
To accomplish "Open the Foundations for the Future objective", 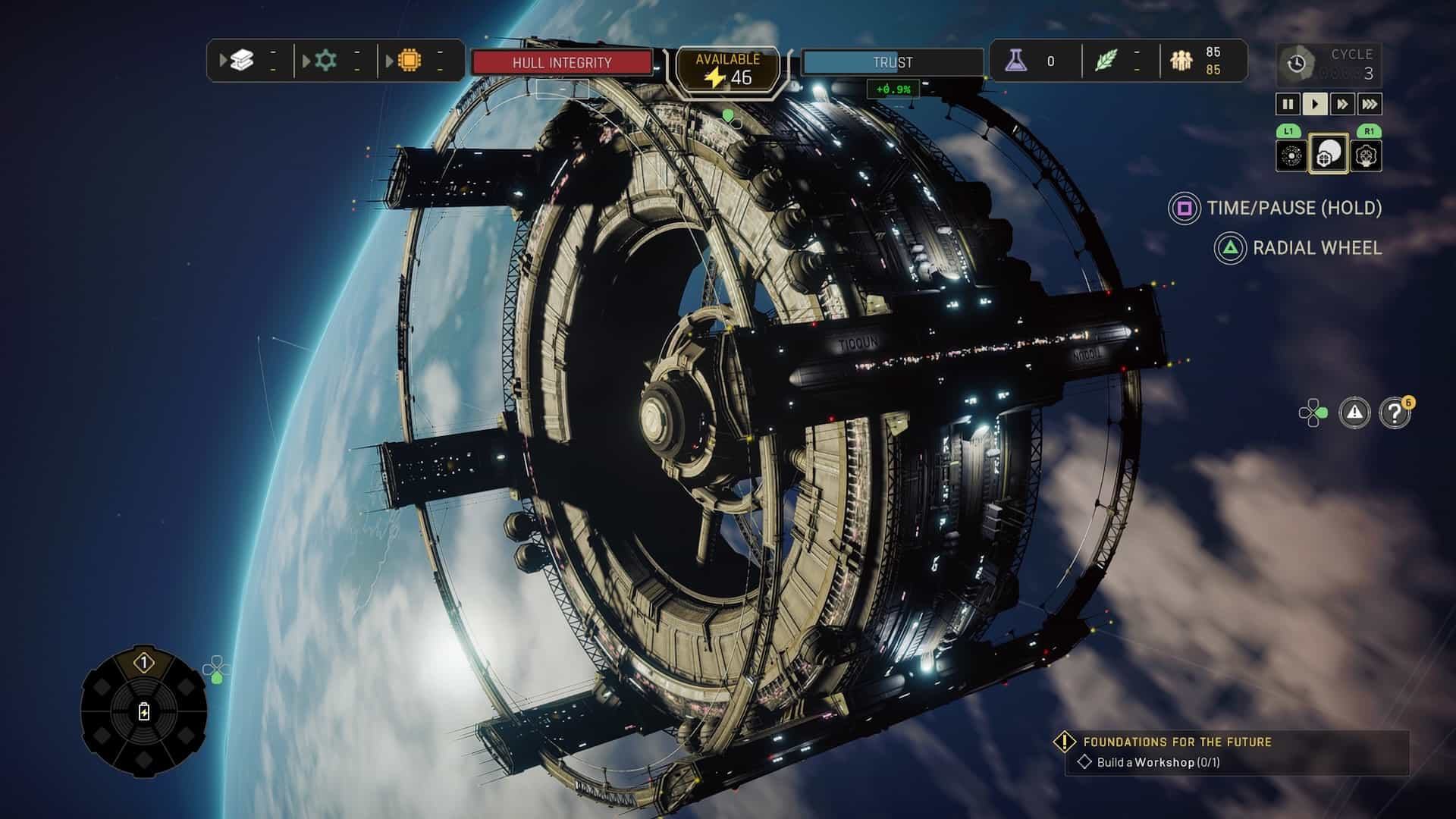I will (x=1176, y=742).
